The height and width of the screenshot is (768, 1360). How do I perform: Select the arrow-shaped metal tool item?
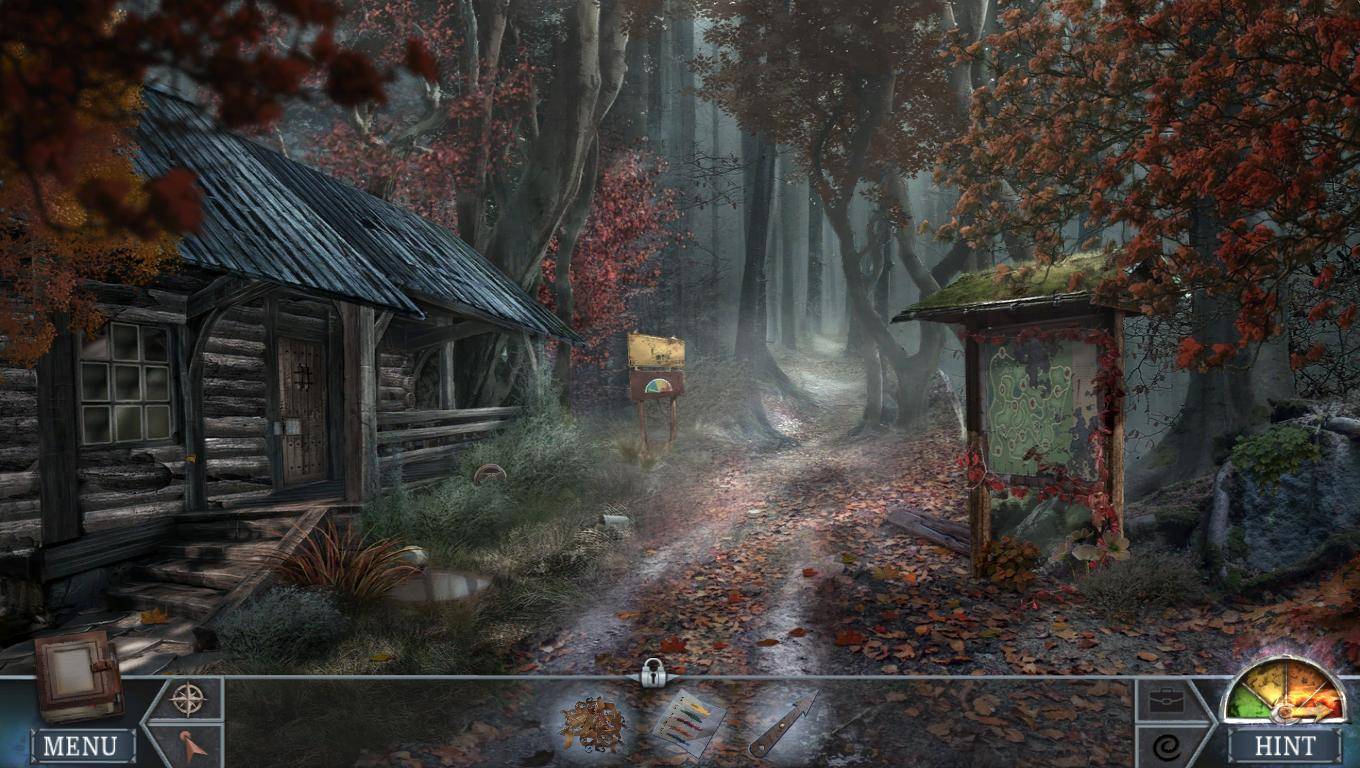783,723
